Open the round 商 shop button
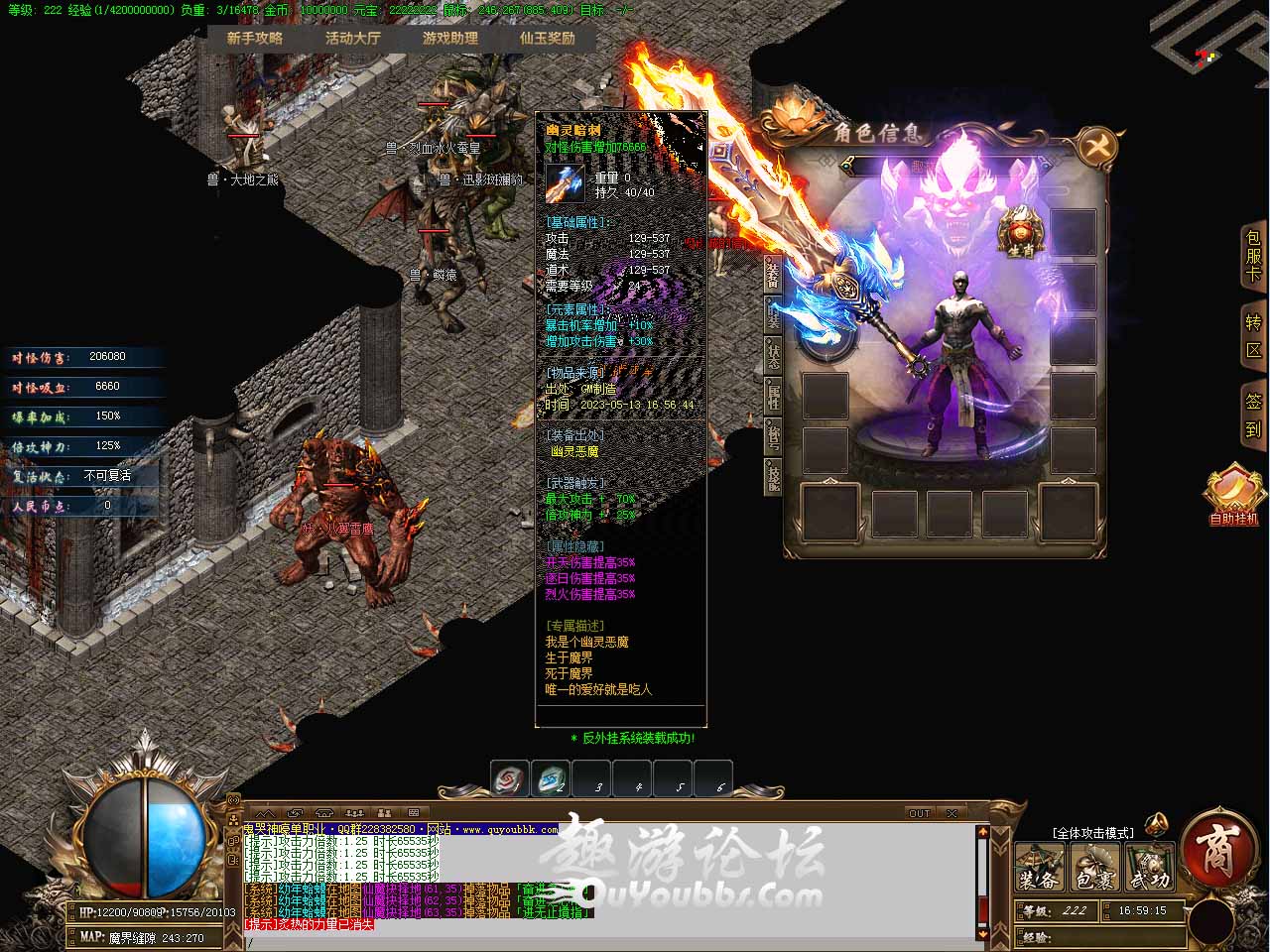1270x952 pixels. pyautogui.click(x=1216, y=850)
